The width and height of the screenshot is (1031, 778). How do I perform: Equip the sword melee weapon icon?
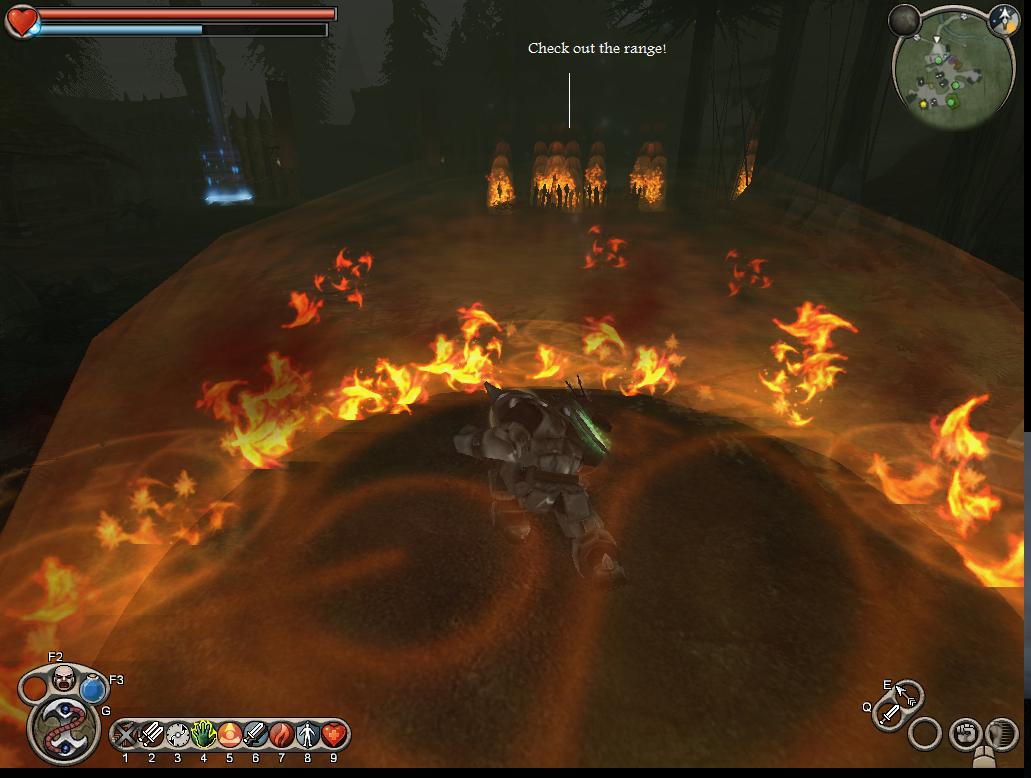(889, 714)
